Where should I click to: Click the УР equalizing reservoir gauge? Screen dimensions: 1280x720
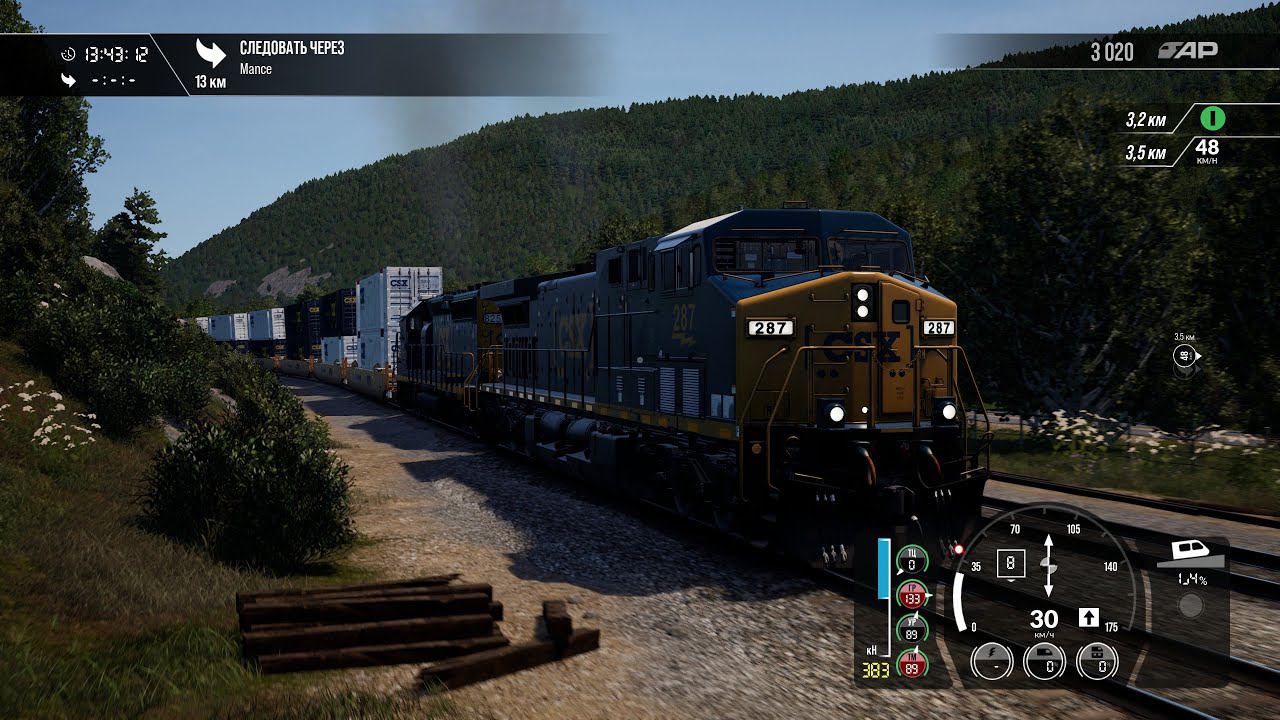pos(912,629)
